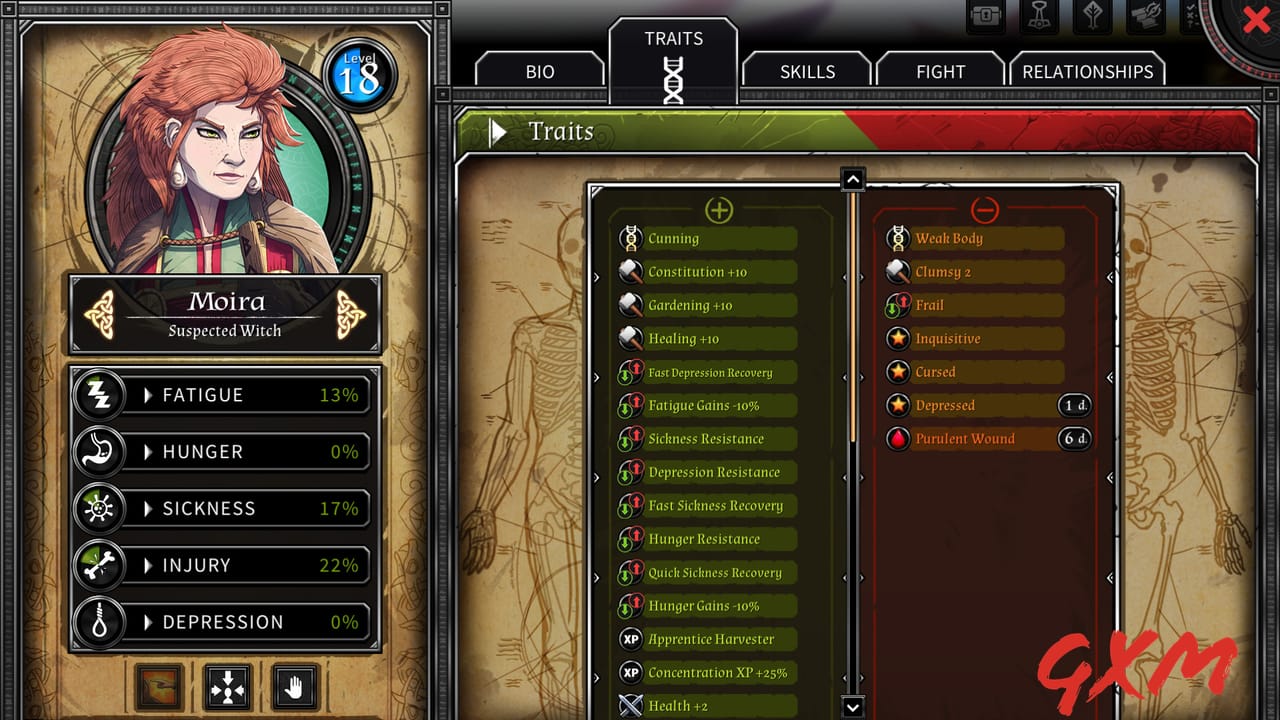
Task: Open the RELATIONSHIPS tab
Action: (x=1088, y=71)
